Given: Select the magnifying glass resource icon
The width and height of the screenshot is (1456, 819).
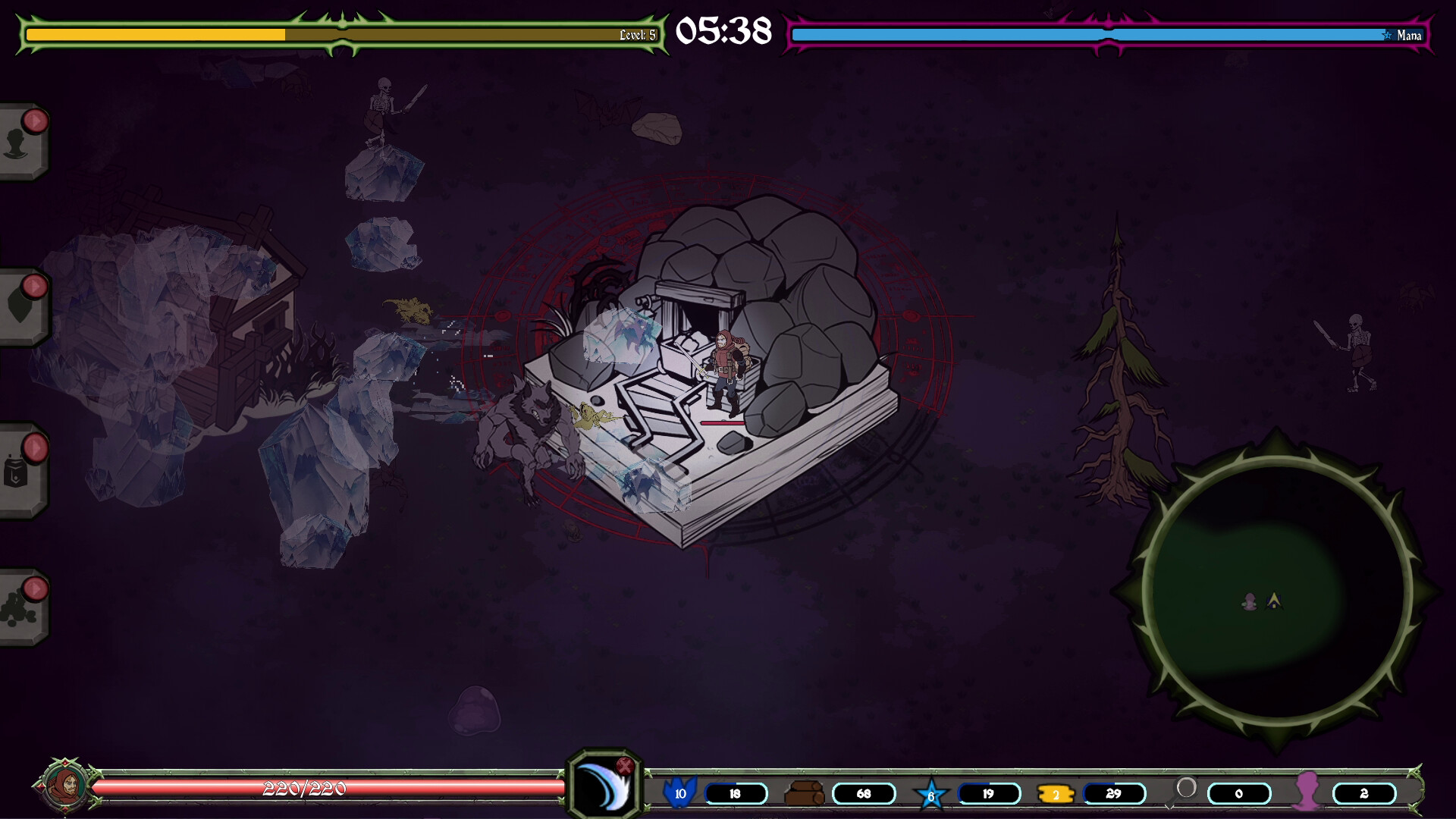Looking at the screenshot, I should click(1185, 790).
